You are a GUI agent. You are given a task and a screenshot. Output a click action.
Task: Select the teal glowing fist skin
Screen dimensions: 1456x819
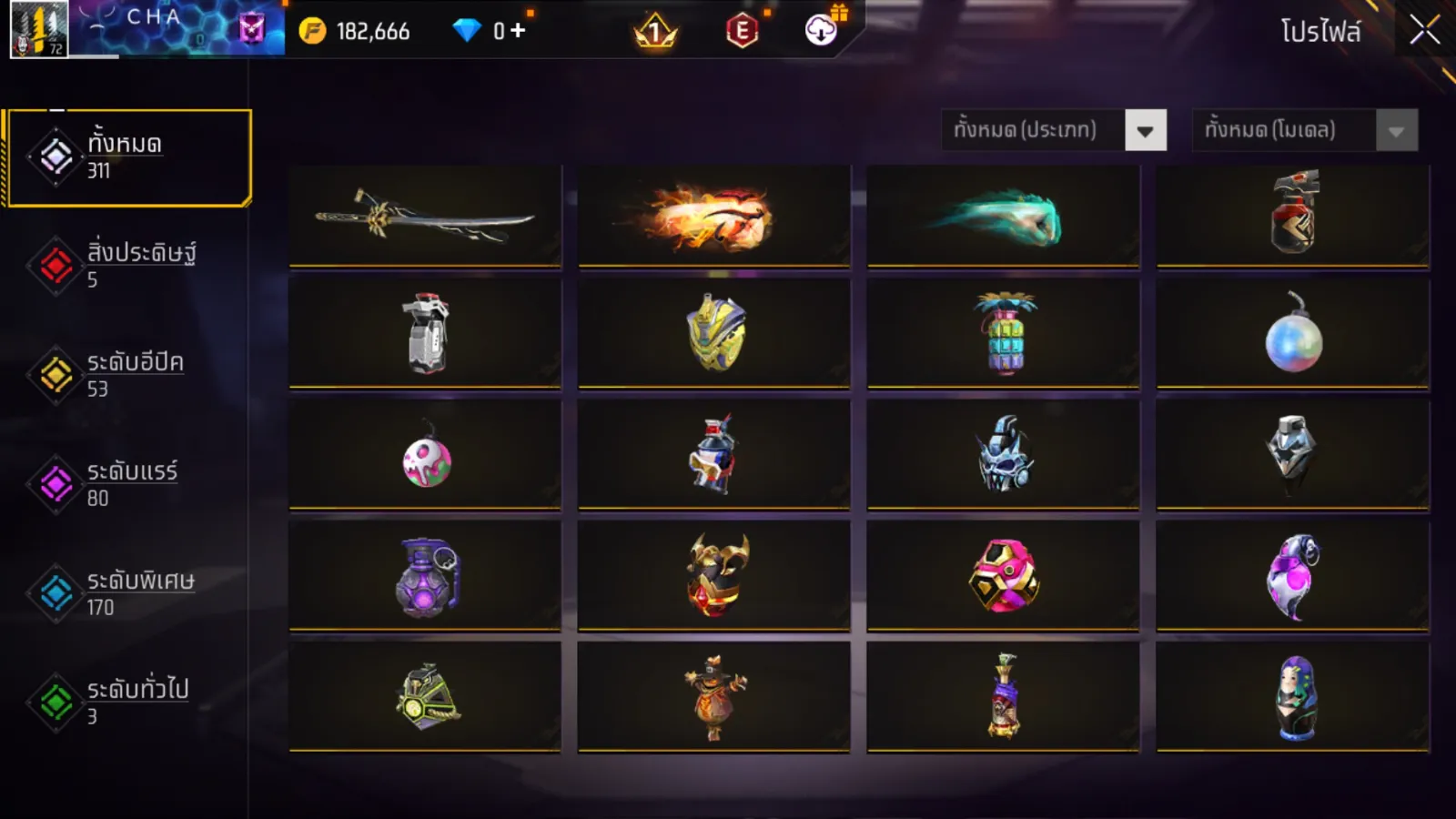point(1003,217)
